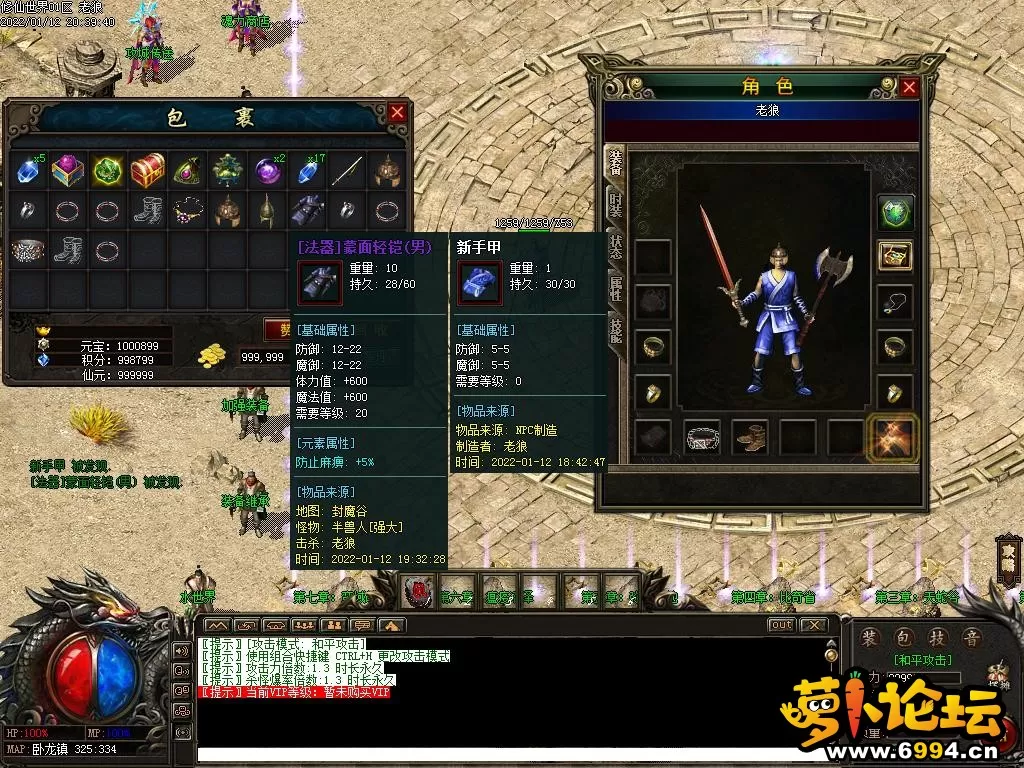1024x768 pixels.
Task: Select the equipped boots slot
Action: tap(750, 436)
